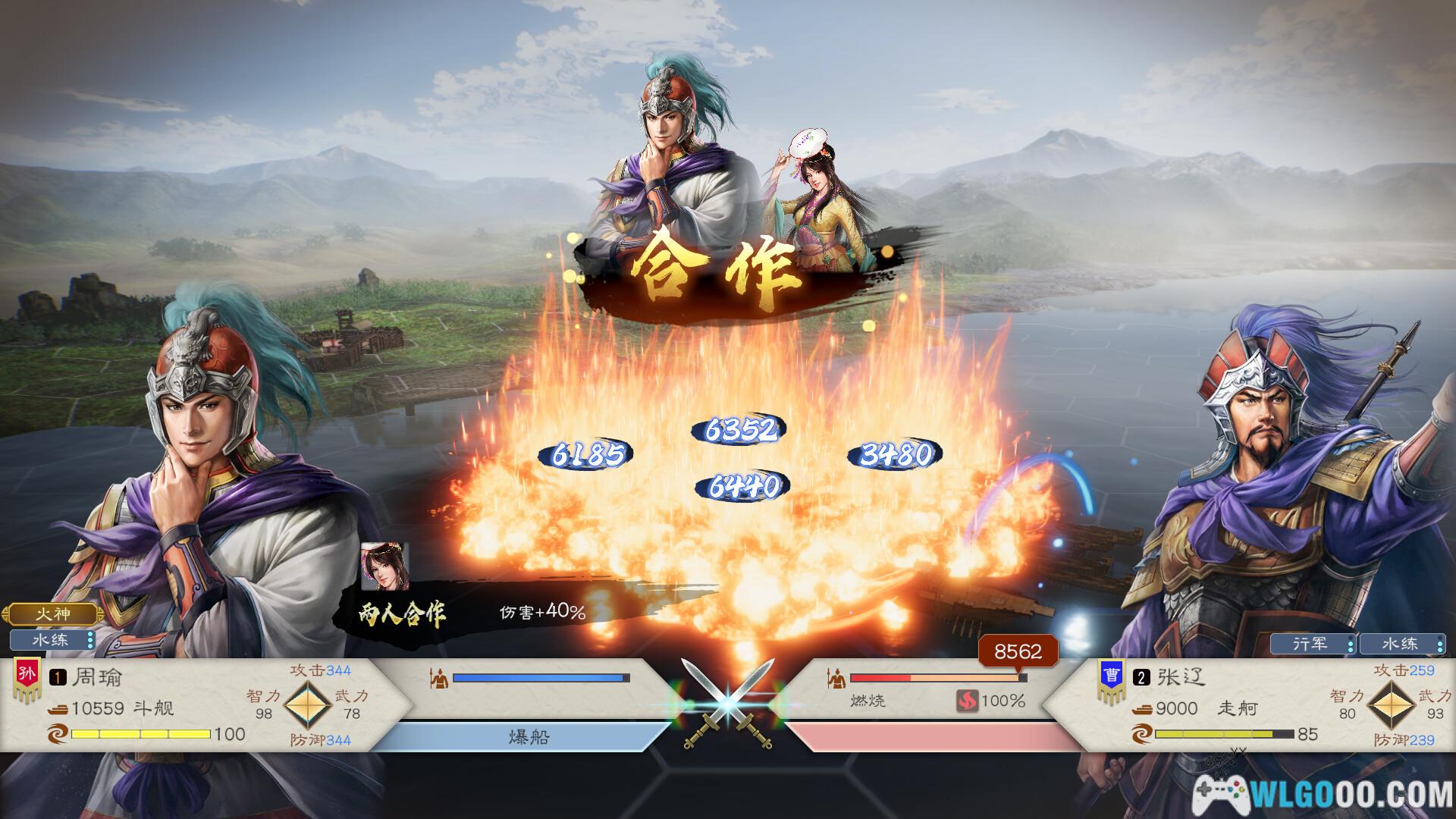Click the small female officer portrait thumbnail
The width and height of the screenshot is (1456, 819).
pyautogui.click(x=384, y=566)
